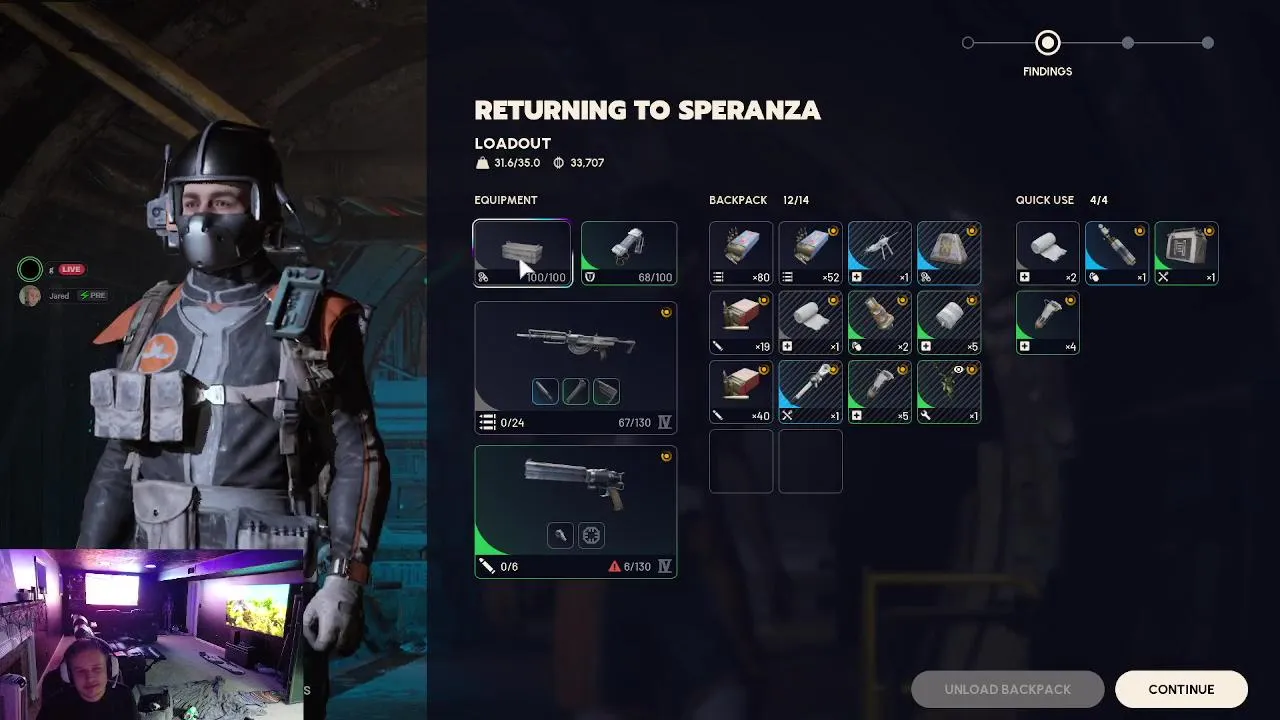Continue past the Findings screen
Screen dimensions: 1280x720
point(1181,689)
